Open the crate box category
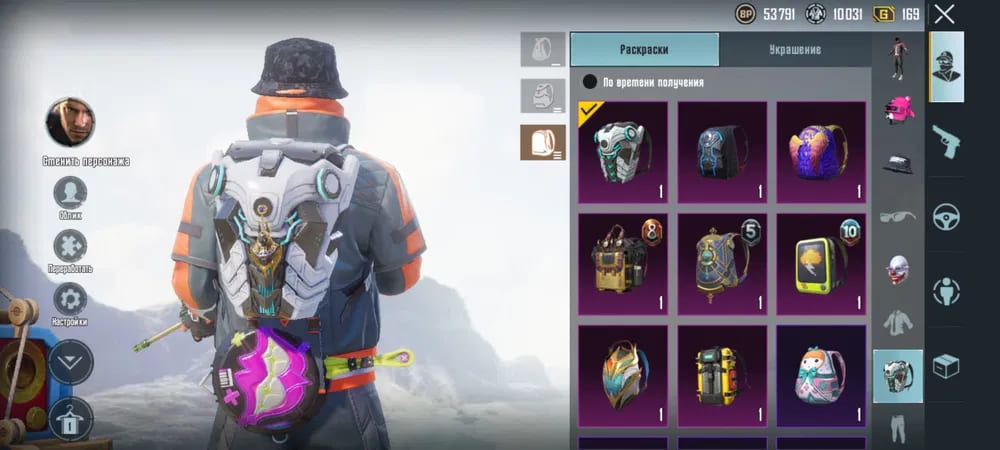This screenshot has width=1000, height=450. click(946, 366)
